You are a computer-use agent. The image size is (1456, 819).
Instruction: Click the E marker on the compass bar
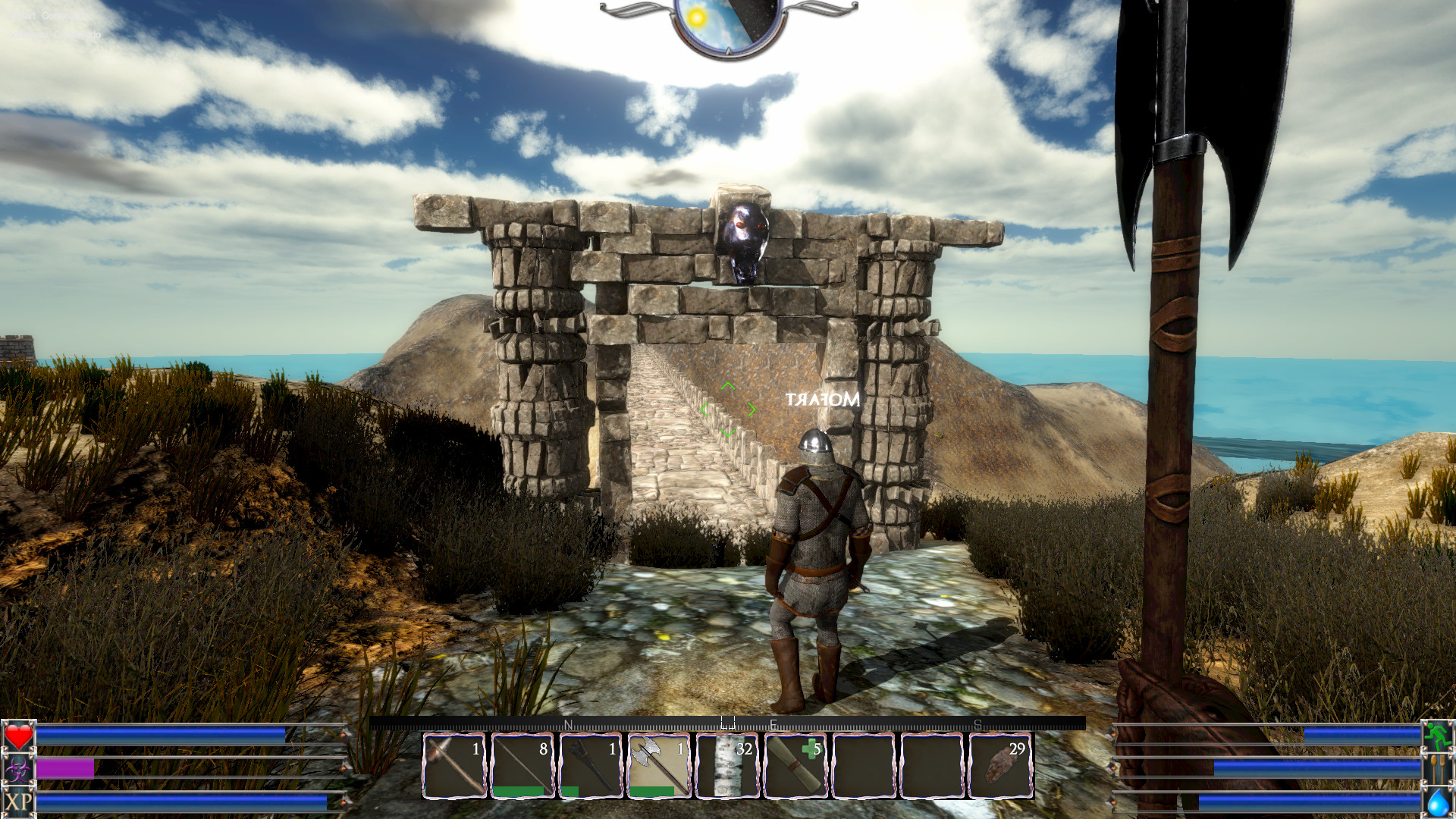(x=773, y=724)
